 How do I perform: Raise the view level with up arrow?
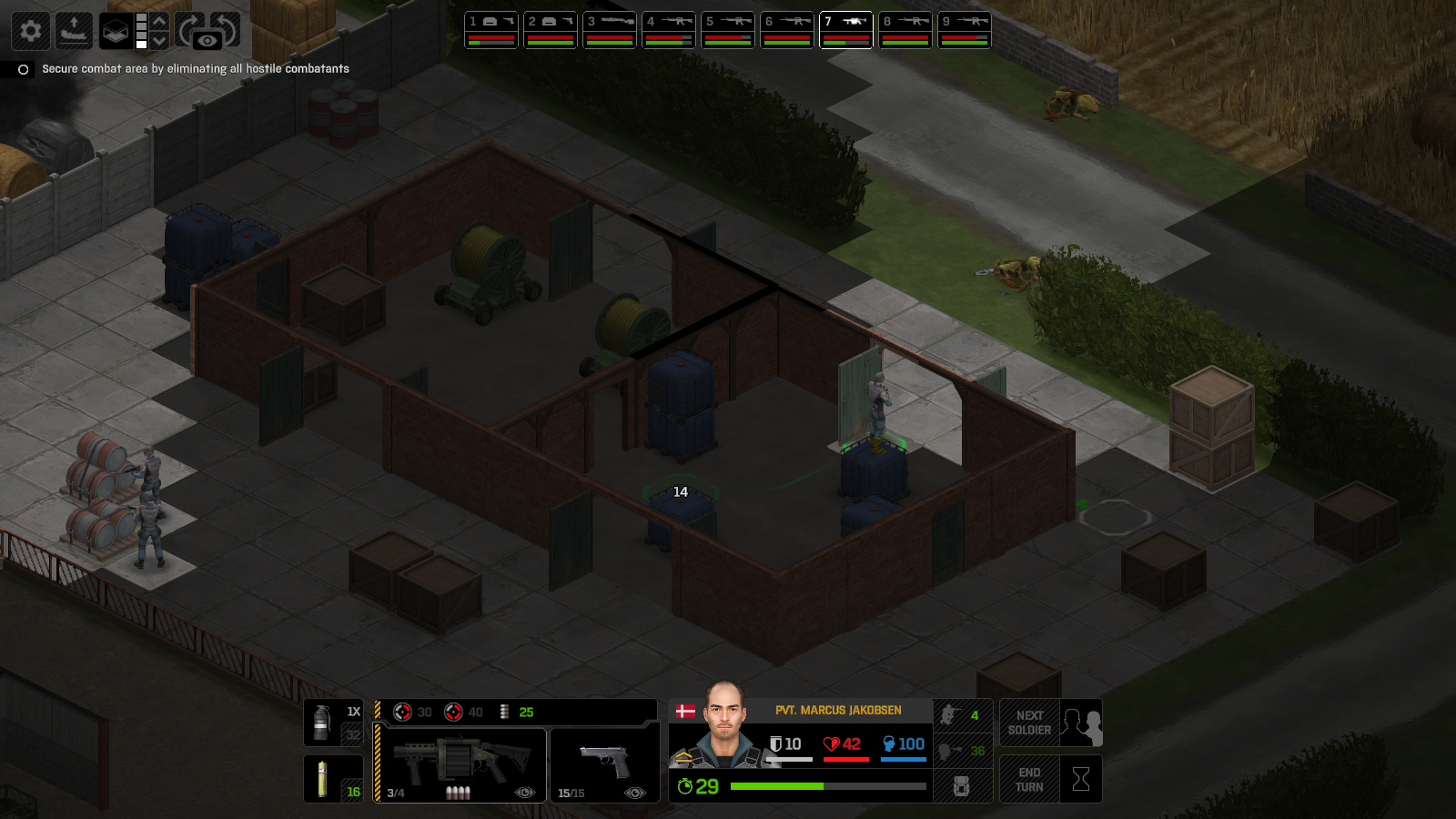pyautogui.click(x=159, y=21)
